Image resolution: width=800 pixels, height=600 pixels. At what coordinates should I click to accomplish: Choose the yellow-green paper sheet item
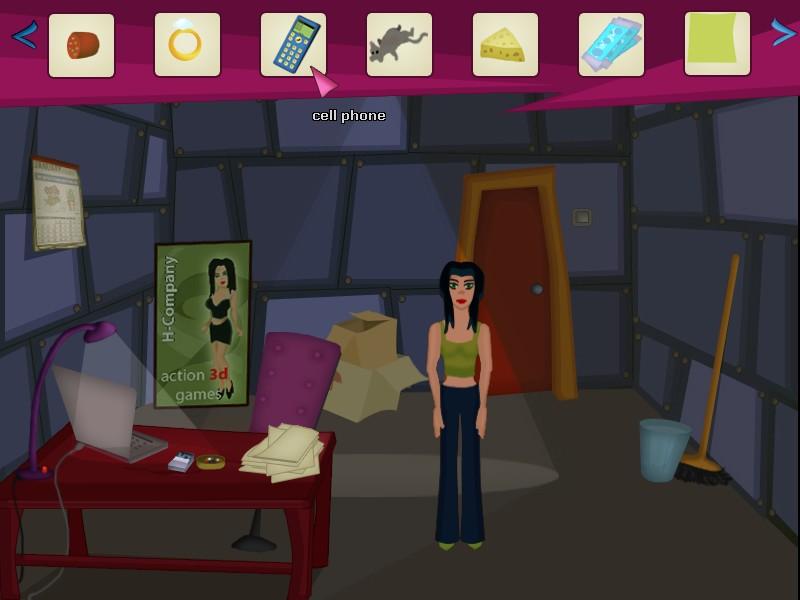pyautogui.click(x=717, y=43)
